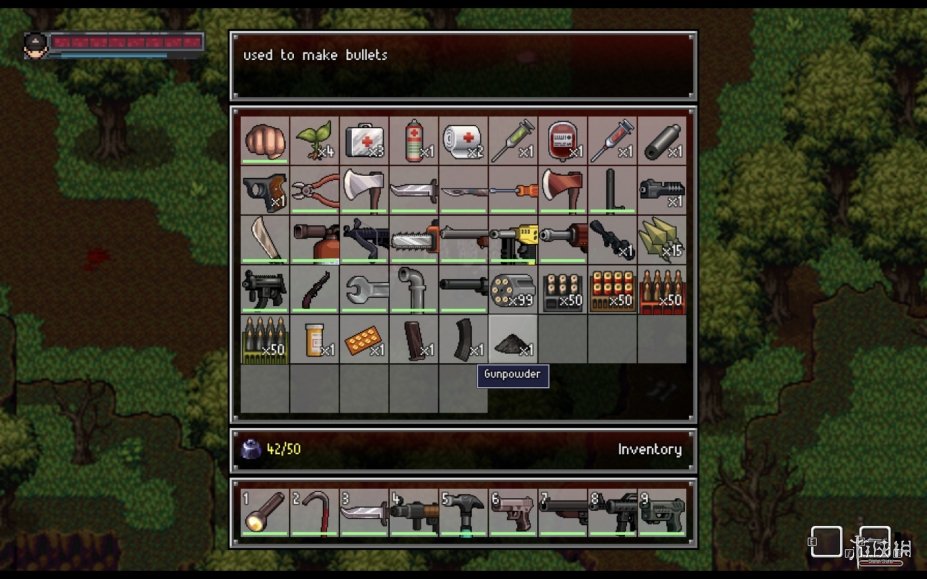Pick the first aid kit slot

point(364,141)
